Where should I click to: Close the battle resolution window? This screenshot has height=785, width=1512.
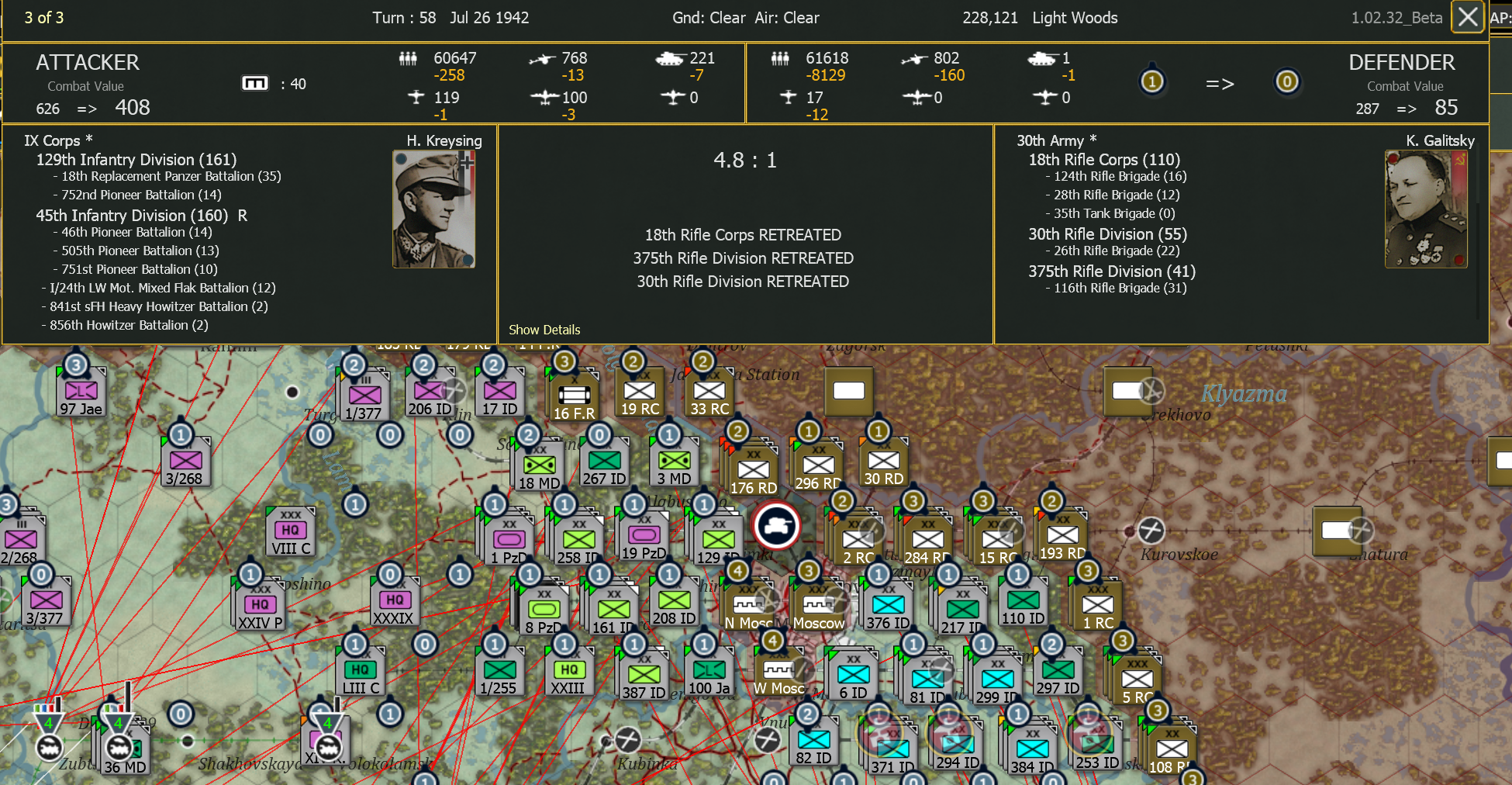1467,17
